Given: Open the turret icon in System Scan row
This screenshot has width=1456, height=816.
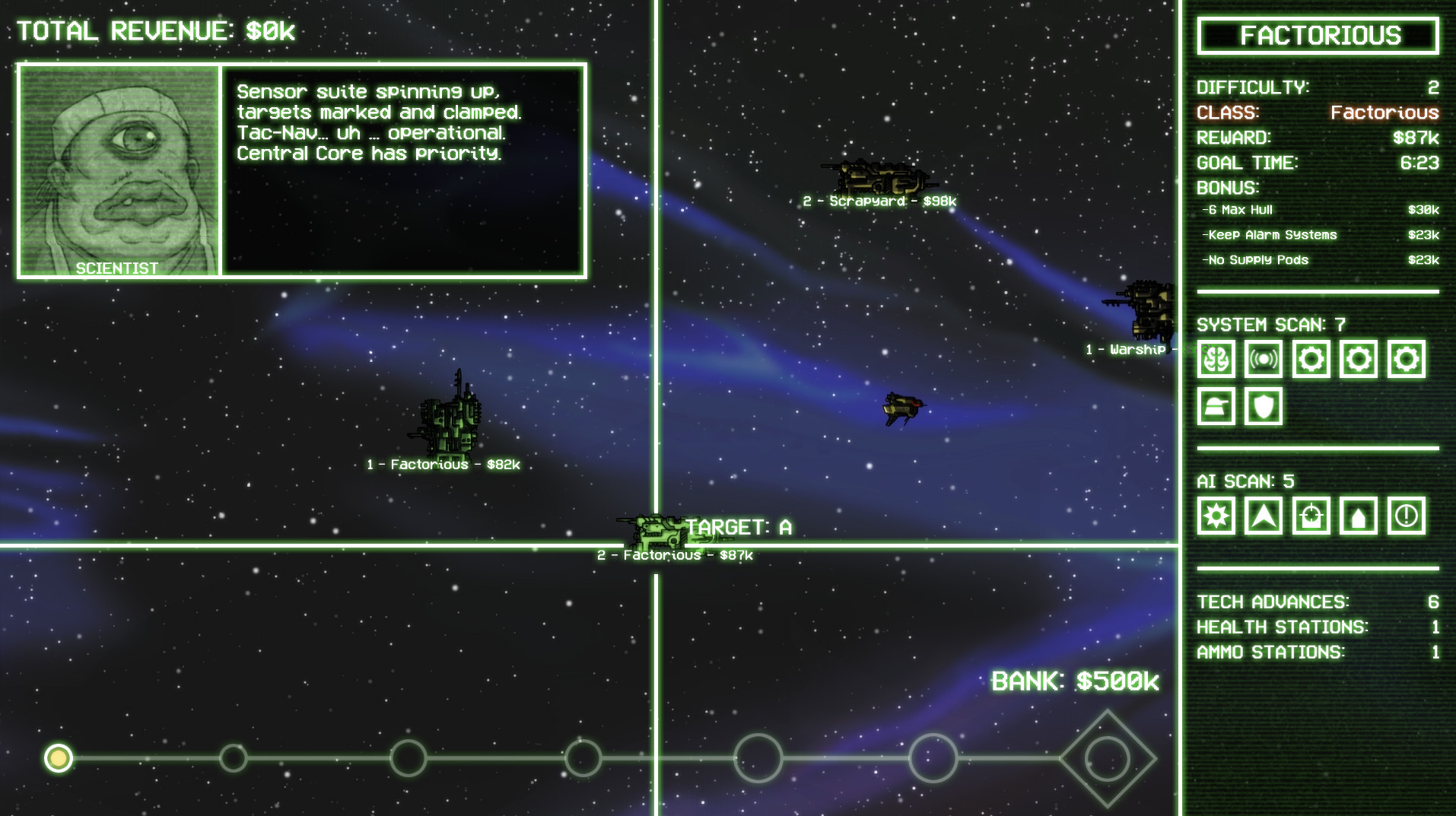Looking at the screenshot, I should click(x=1216, y=406).
